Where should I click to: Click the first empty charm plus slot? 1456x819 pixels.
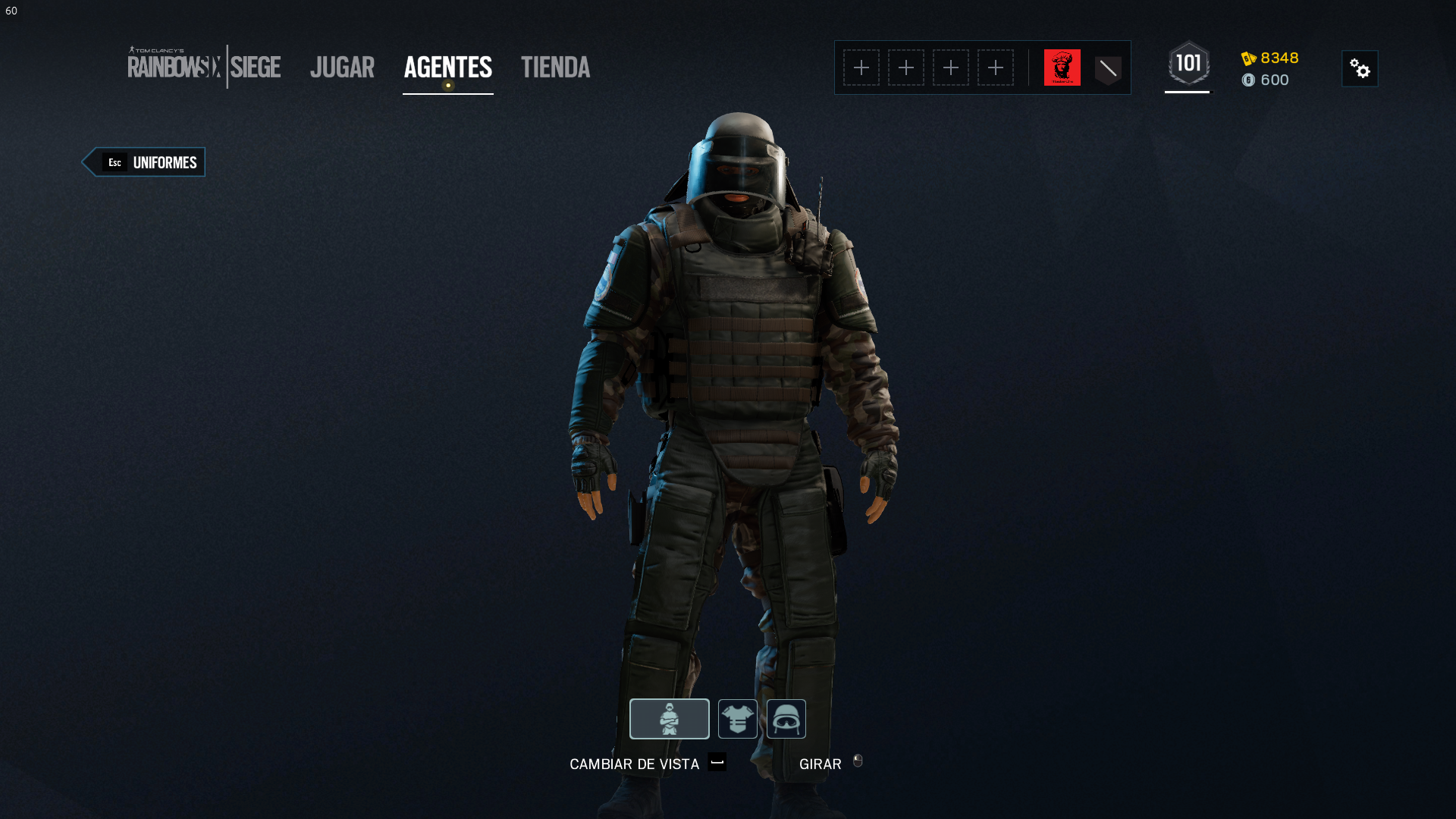(x=862, y=67)
